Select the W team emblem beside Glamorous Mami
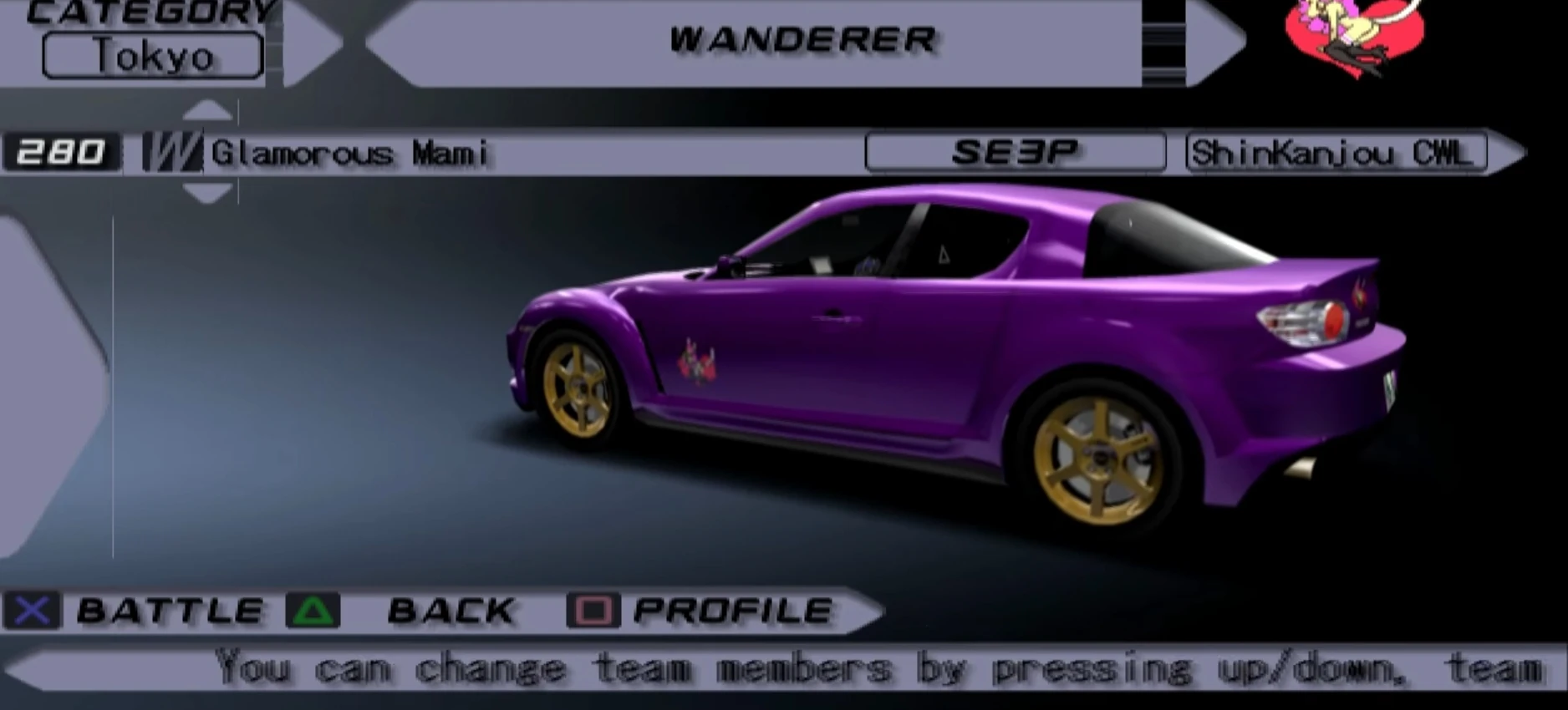This screenshot has width=1568, height=710. (171, 153)
